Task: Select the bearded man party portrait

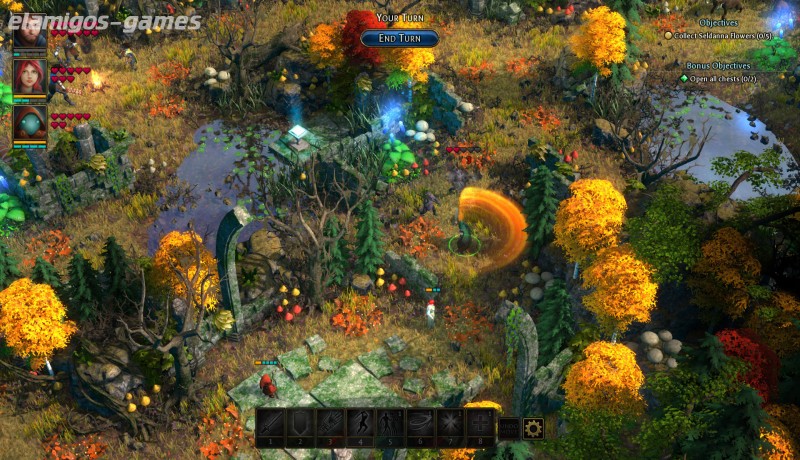Action: (30, 30)
